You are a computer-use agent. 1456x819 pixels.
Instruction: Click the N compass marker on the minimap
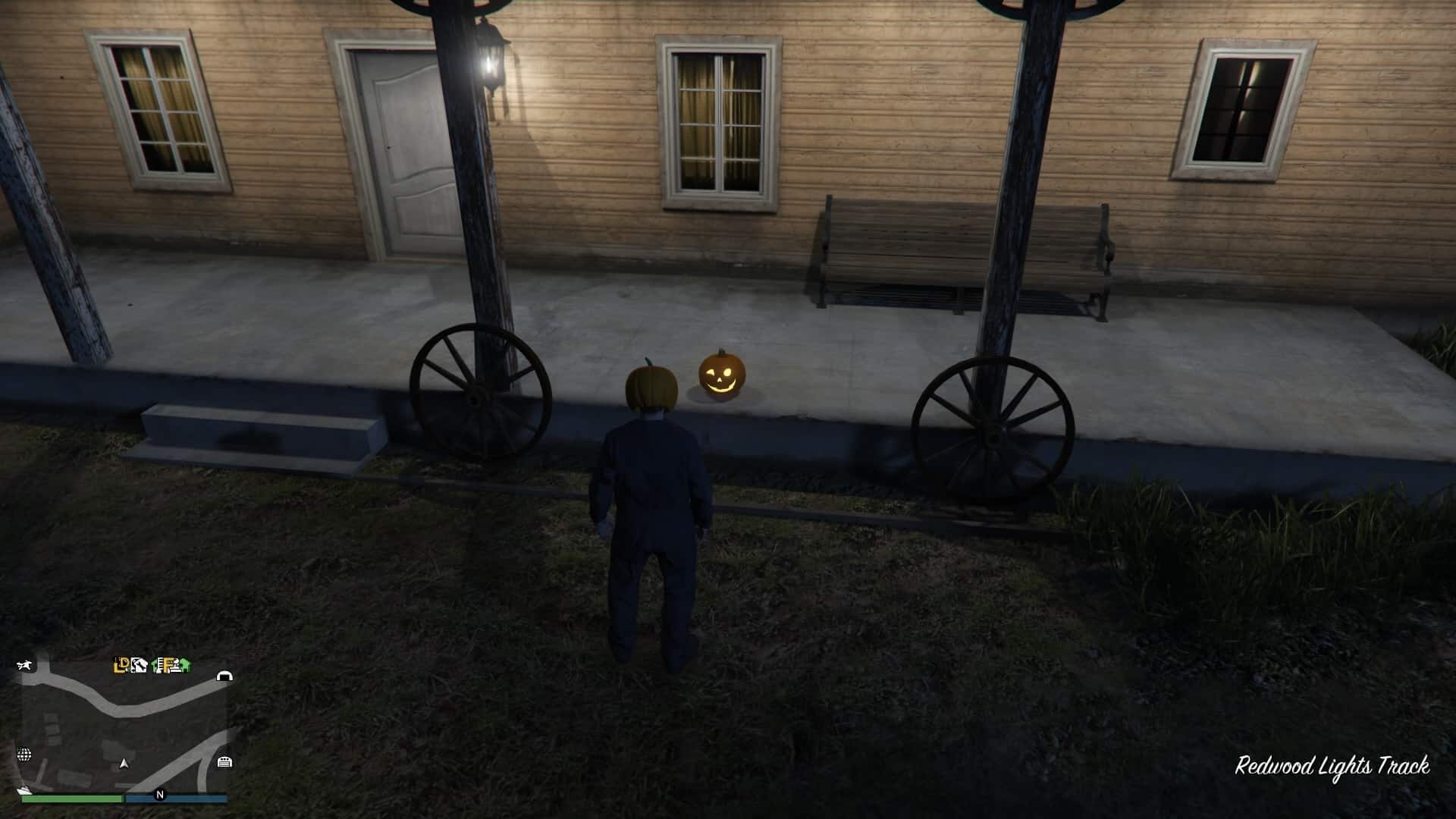click(159, 794)
